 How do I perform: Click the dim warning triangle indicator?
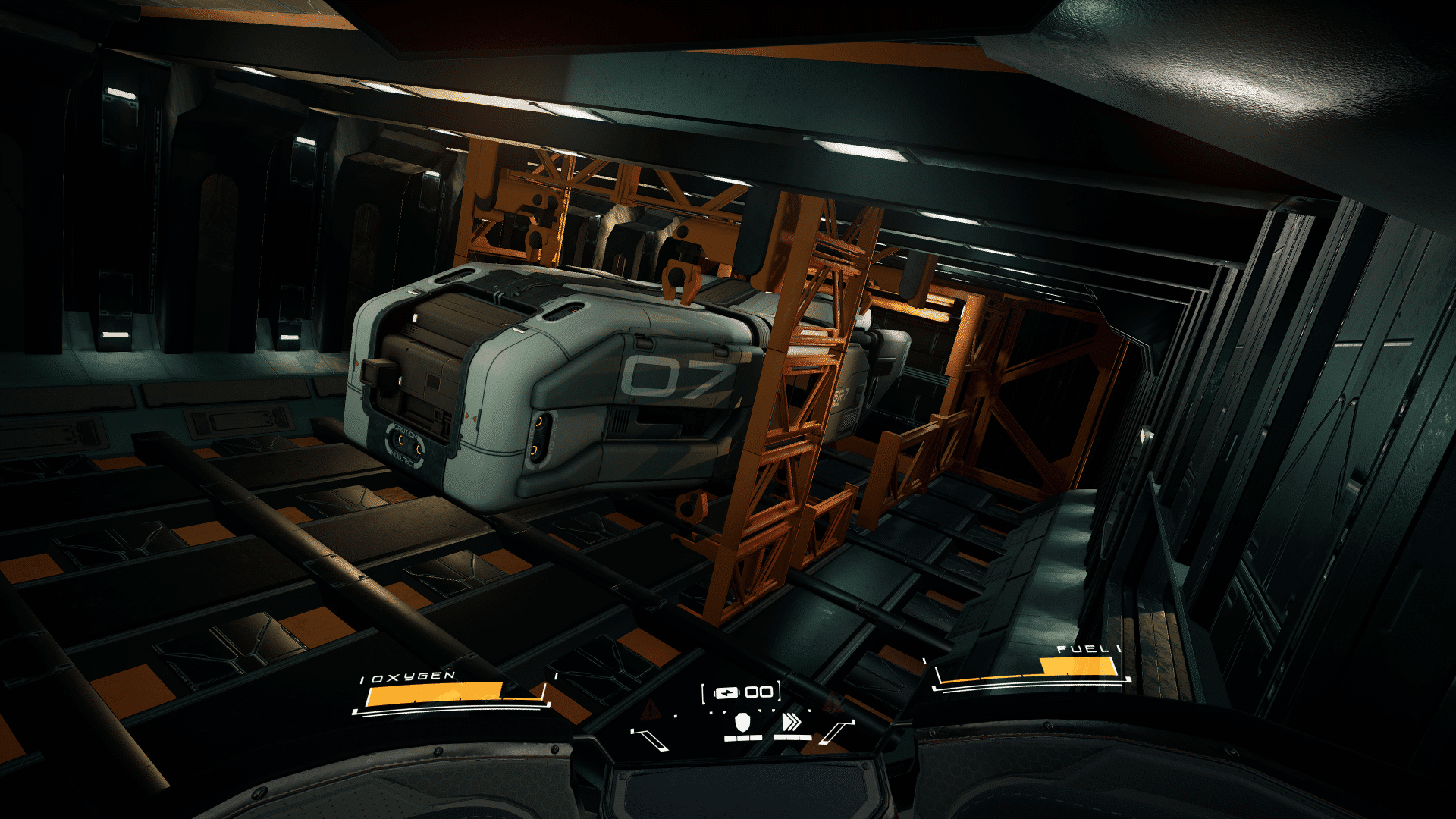[x=650, y=711]
